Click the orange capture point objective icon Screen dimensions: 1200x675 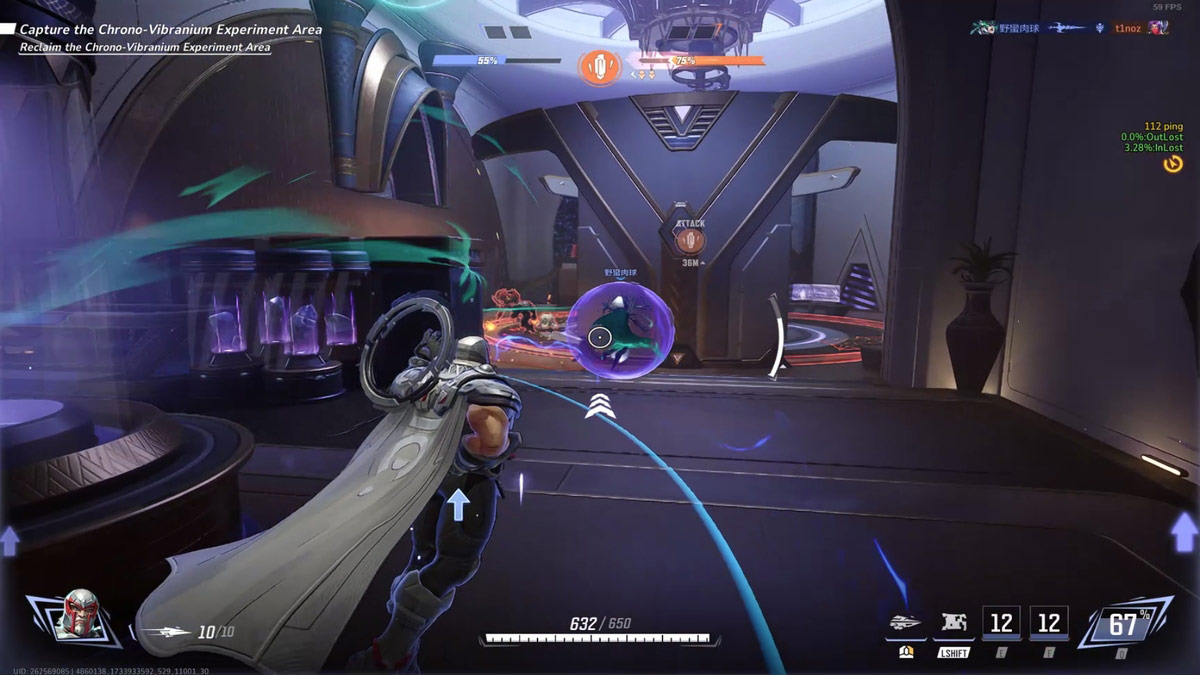[600, 68]
